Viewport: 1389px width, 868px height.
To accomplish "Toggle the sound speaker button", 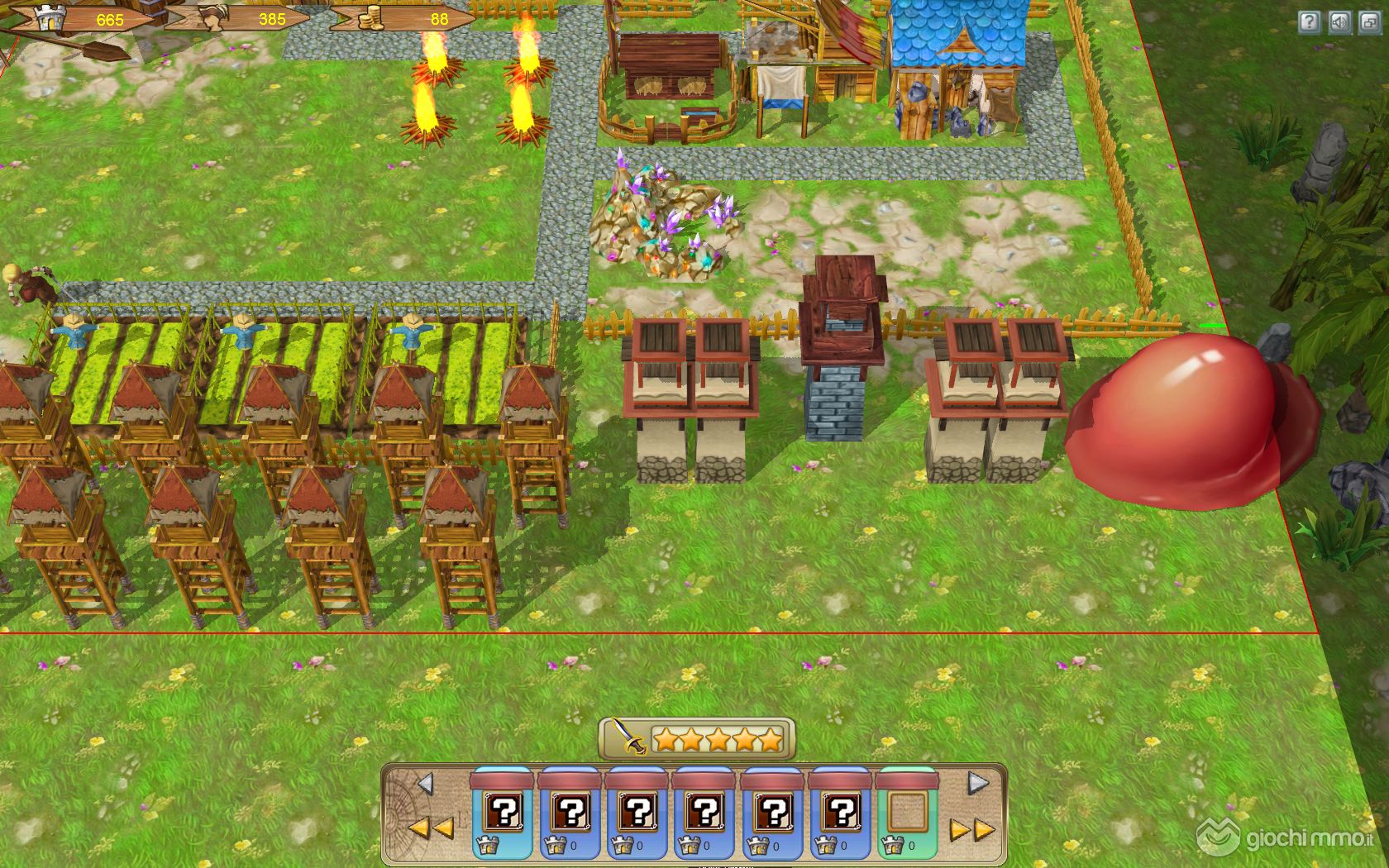I will pyautogui.click(x=1339, y=22).
